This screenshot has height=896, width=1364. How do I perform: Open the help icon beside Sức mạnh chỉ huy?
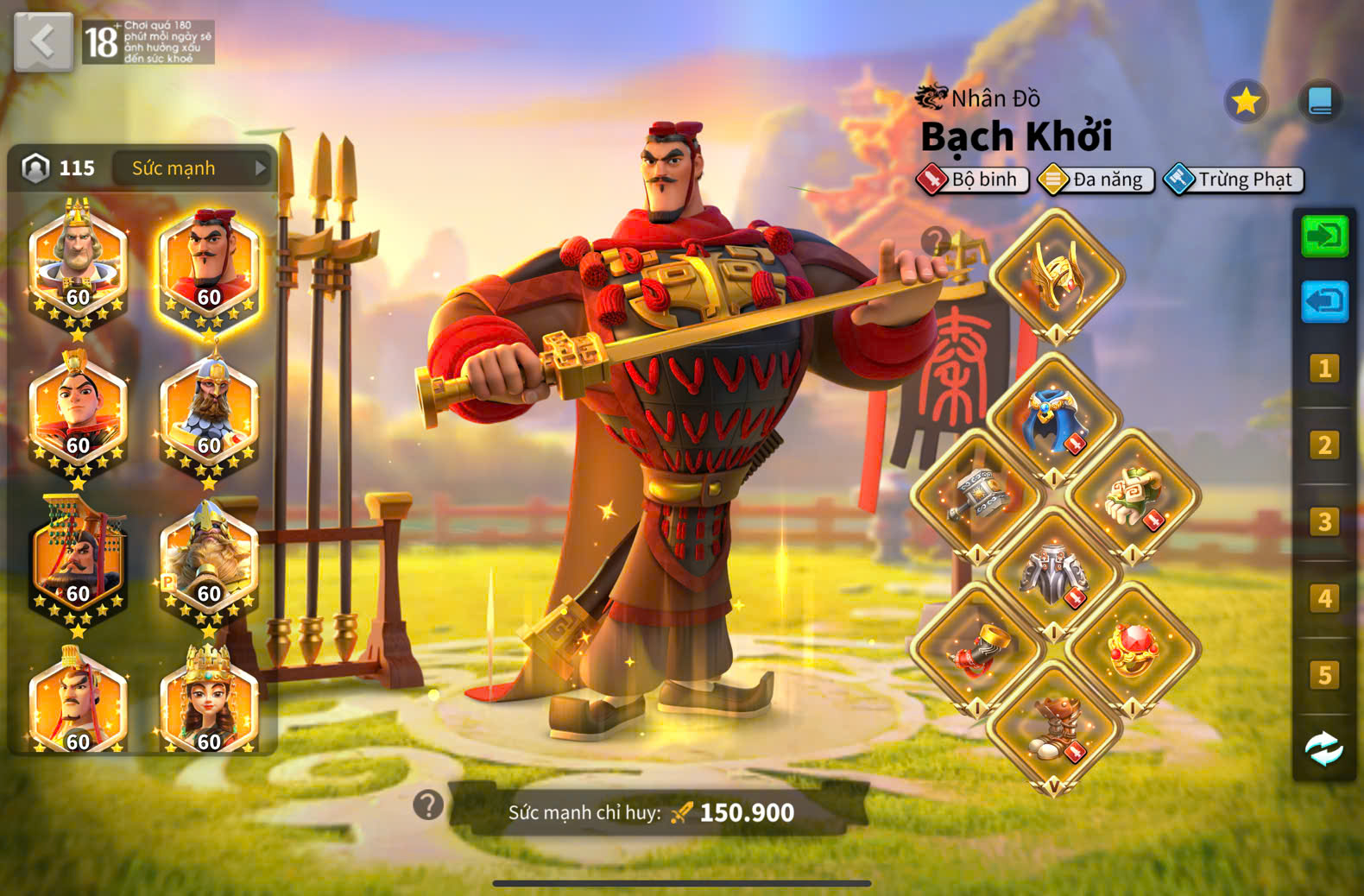(x=428, y=805)
